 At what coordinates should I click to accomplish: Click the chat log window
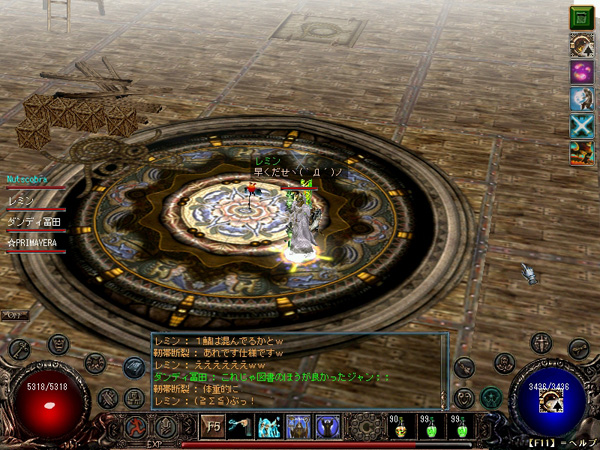300,370
